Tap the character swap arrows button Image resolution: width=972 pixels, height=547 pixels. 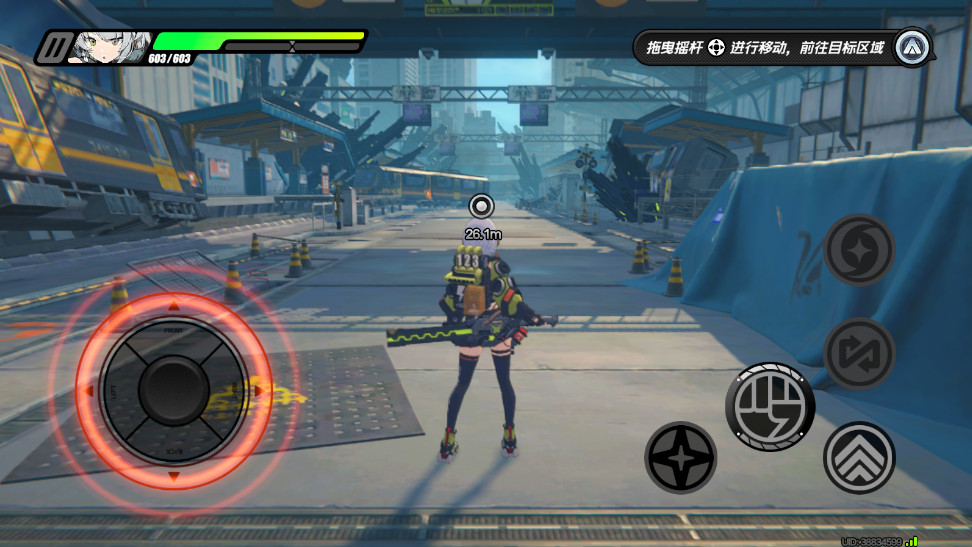[x=859, y=353]
